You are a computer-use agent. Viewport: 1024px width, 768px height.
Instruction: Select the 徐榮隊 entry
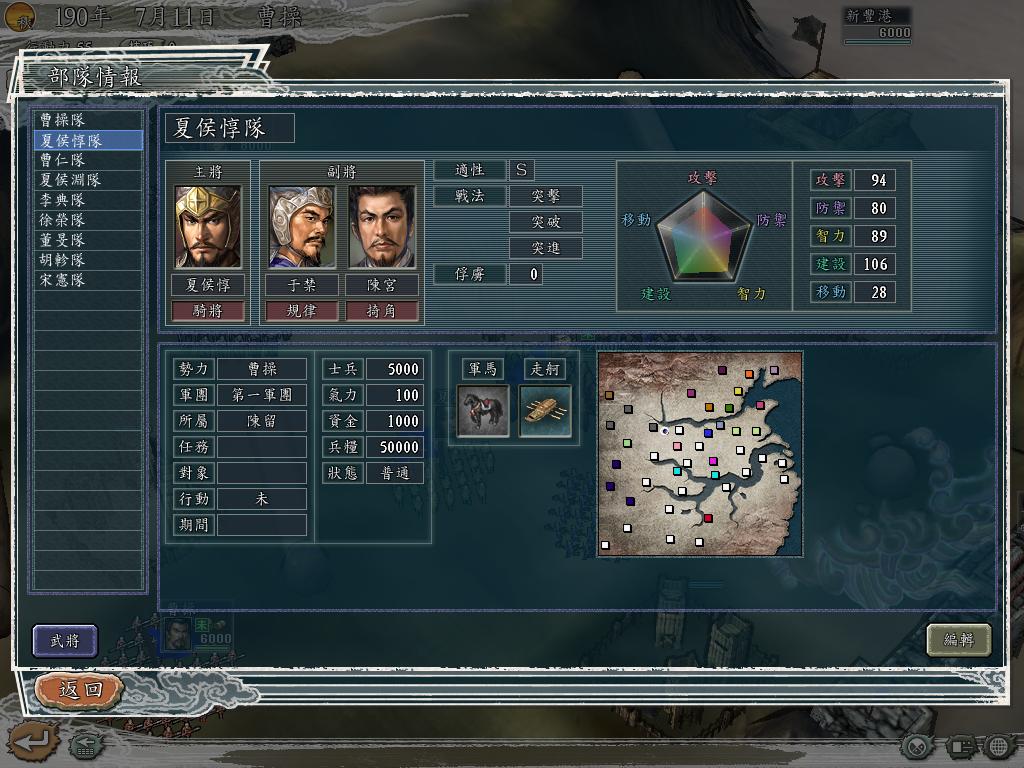[86, 220]
